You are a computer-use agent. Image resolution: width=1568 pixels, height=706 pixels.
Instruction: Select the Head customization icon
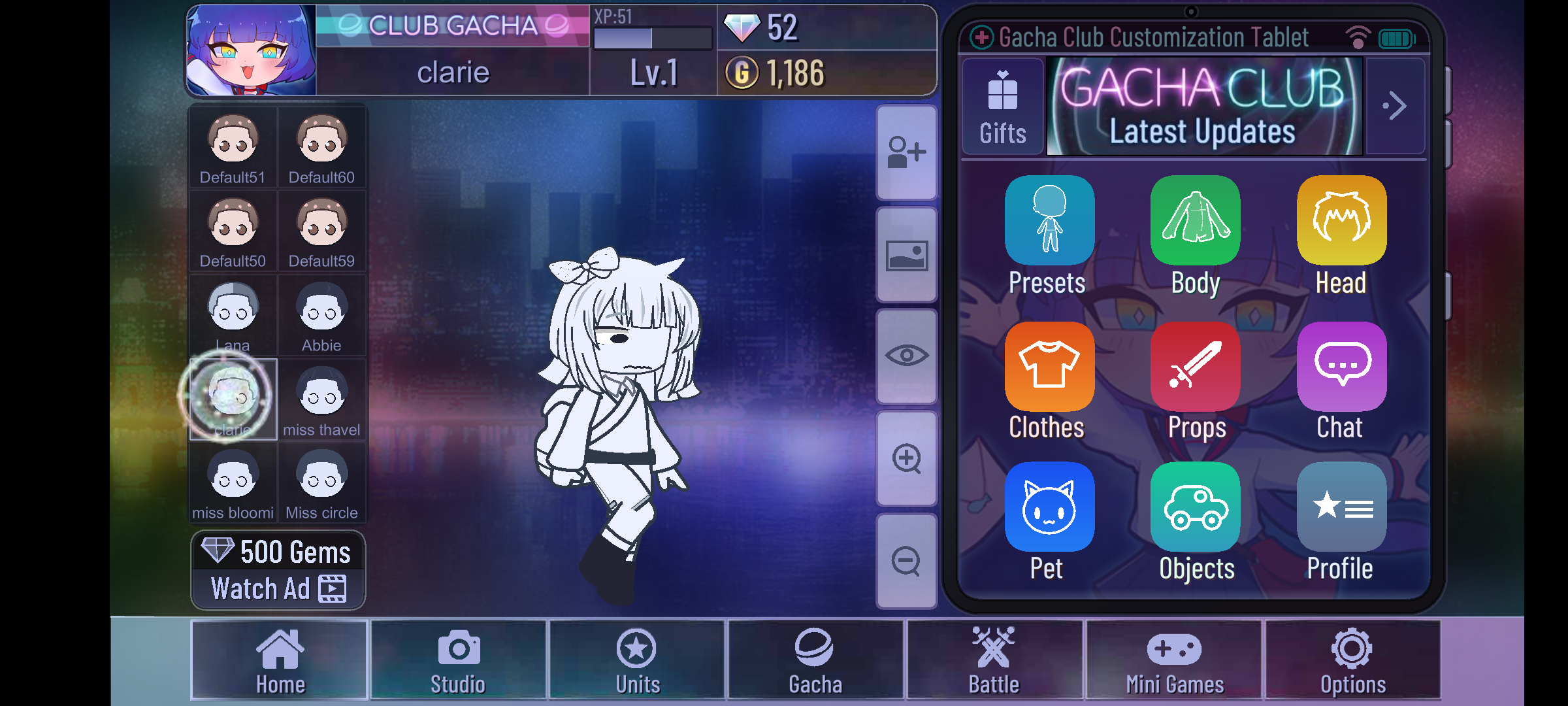click(1341, 221)
